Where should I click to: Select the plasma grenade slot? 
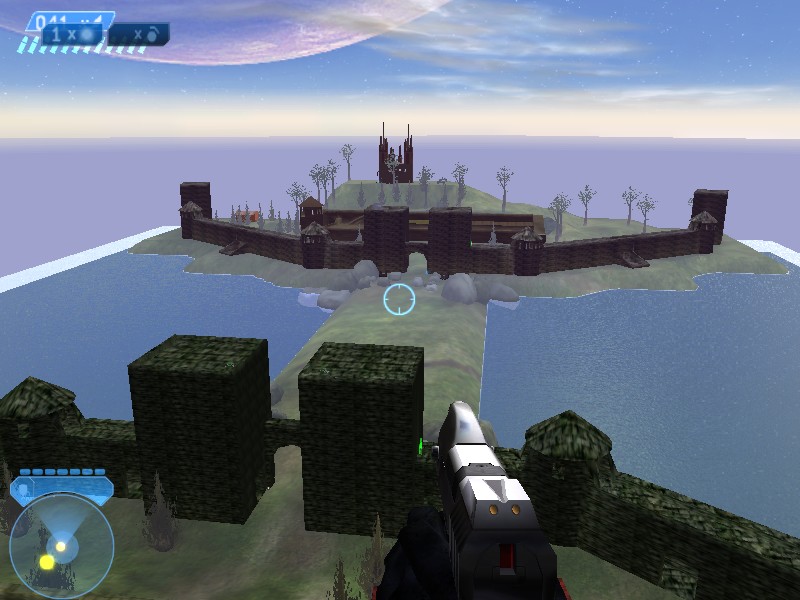73,34
